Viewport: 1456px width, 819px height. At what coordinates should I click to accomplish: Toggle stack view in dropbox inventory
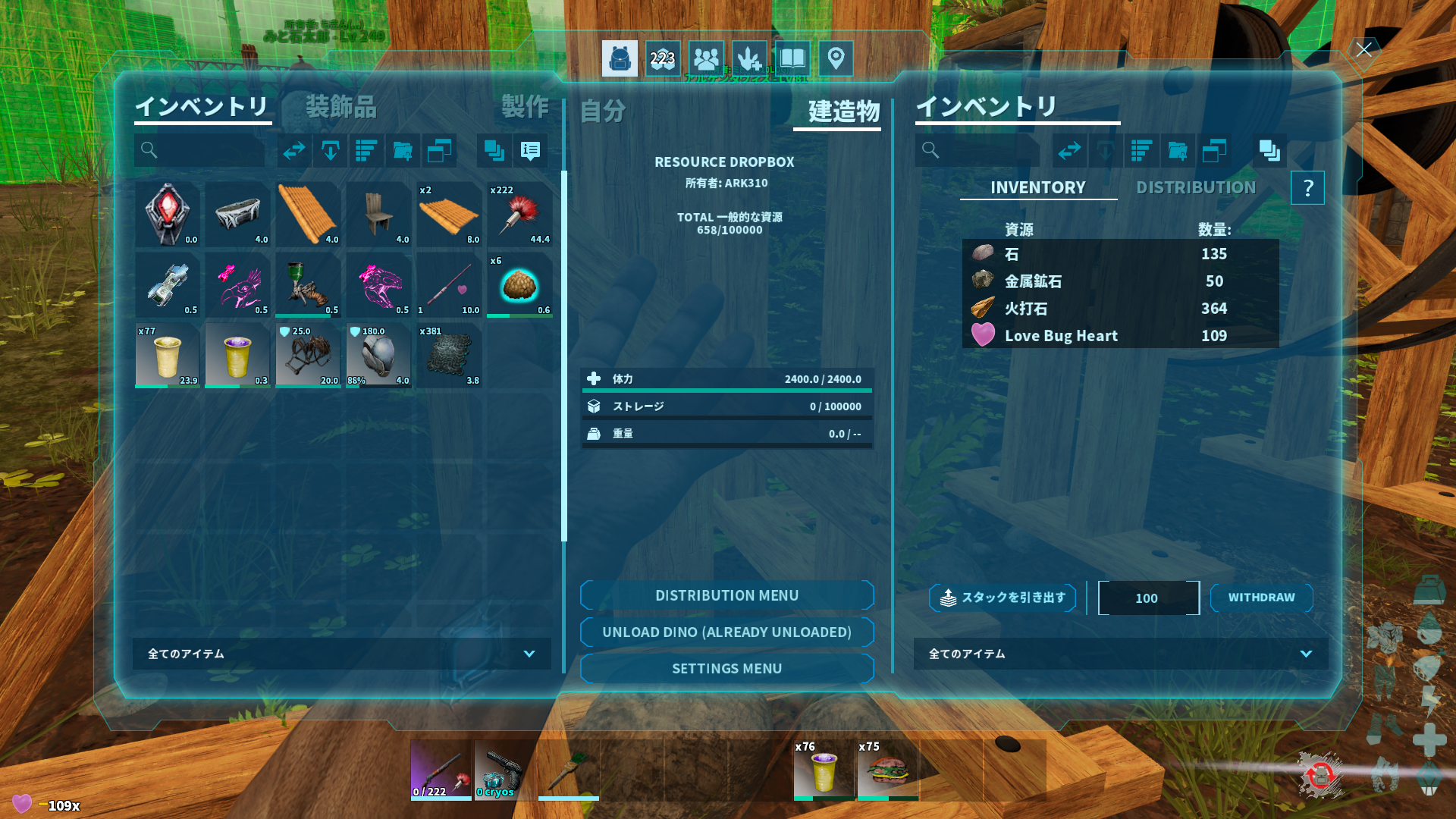coord(1269,152)
